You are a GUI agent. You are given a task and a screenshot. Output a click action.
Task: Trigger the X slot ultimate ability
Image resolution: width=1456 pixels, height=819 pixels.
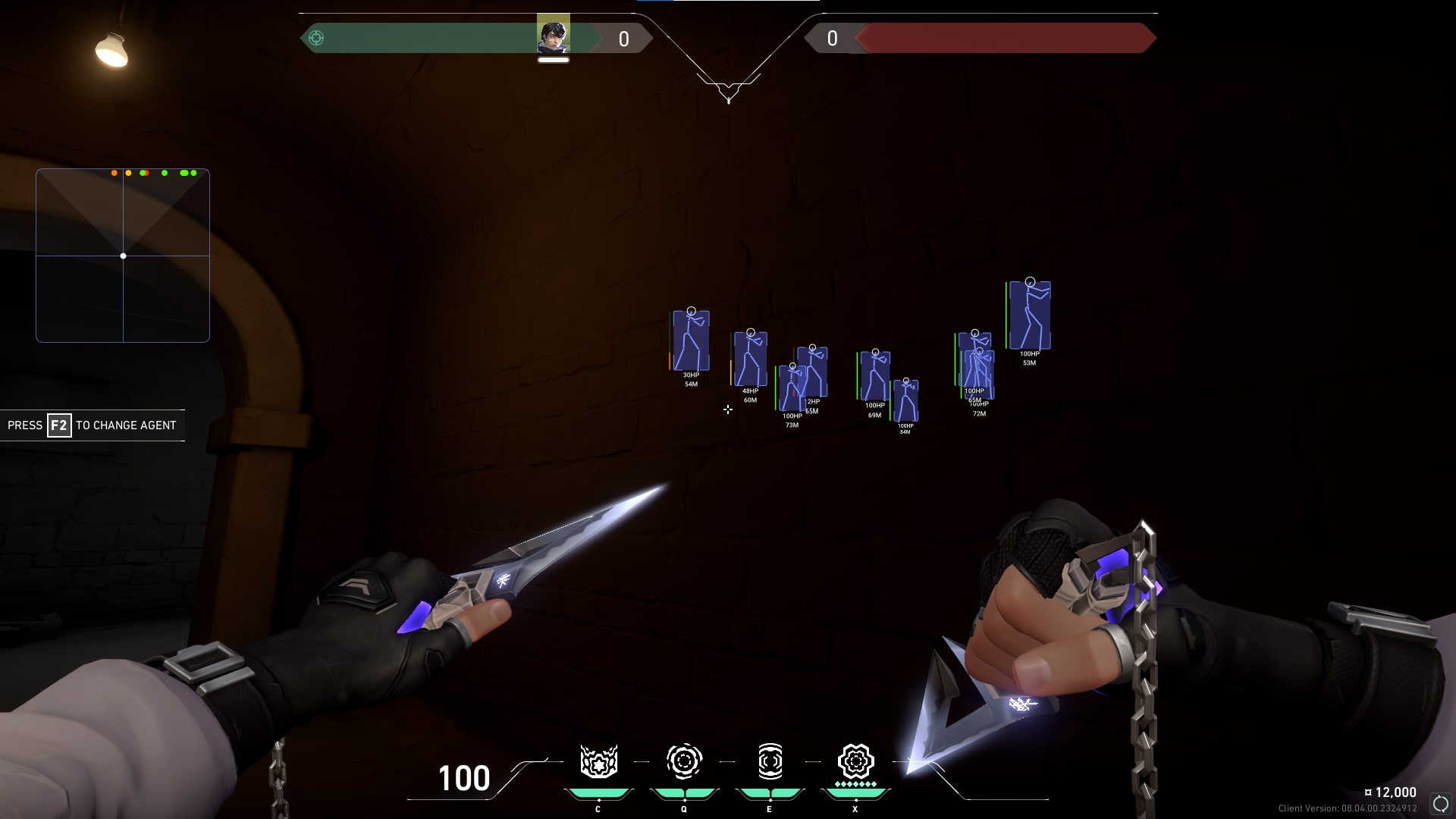pyautogui.click(x=855, y=761)
